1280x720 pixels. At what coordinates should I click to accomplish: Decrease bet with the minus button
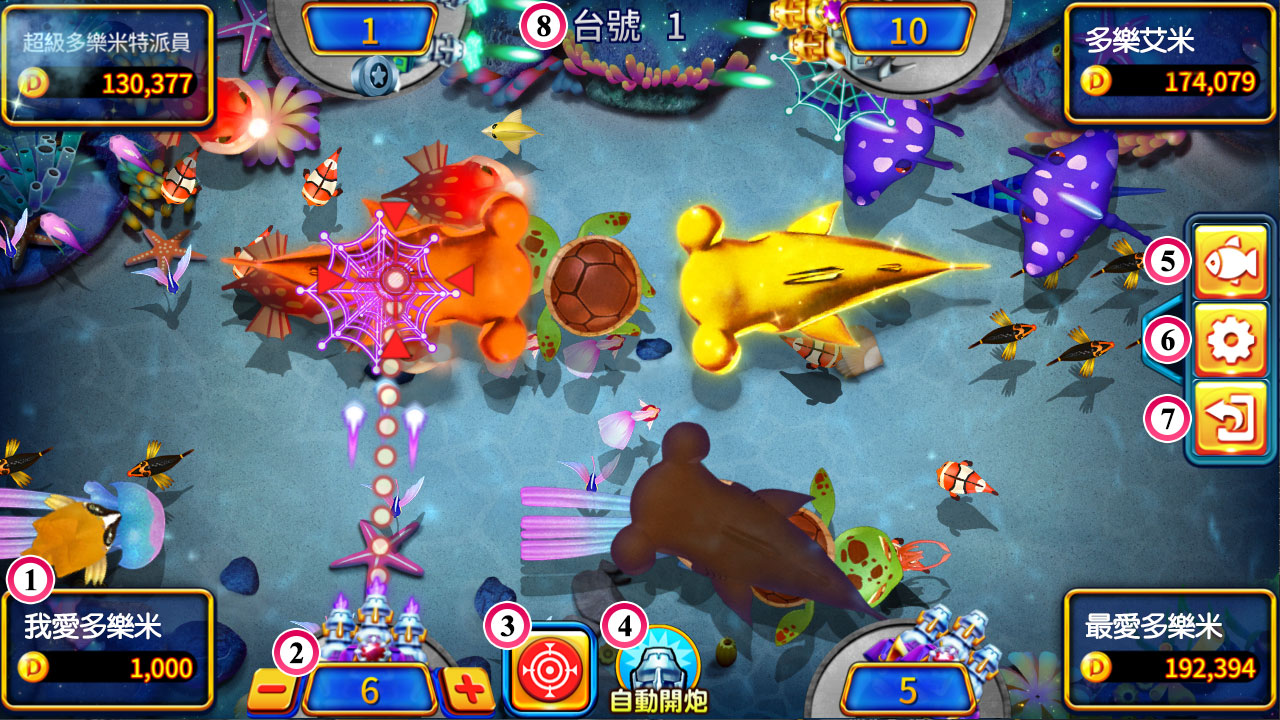[x=271, y=690]
